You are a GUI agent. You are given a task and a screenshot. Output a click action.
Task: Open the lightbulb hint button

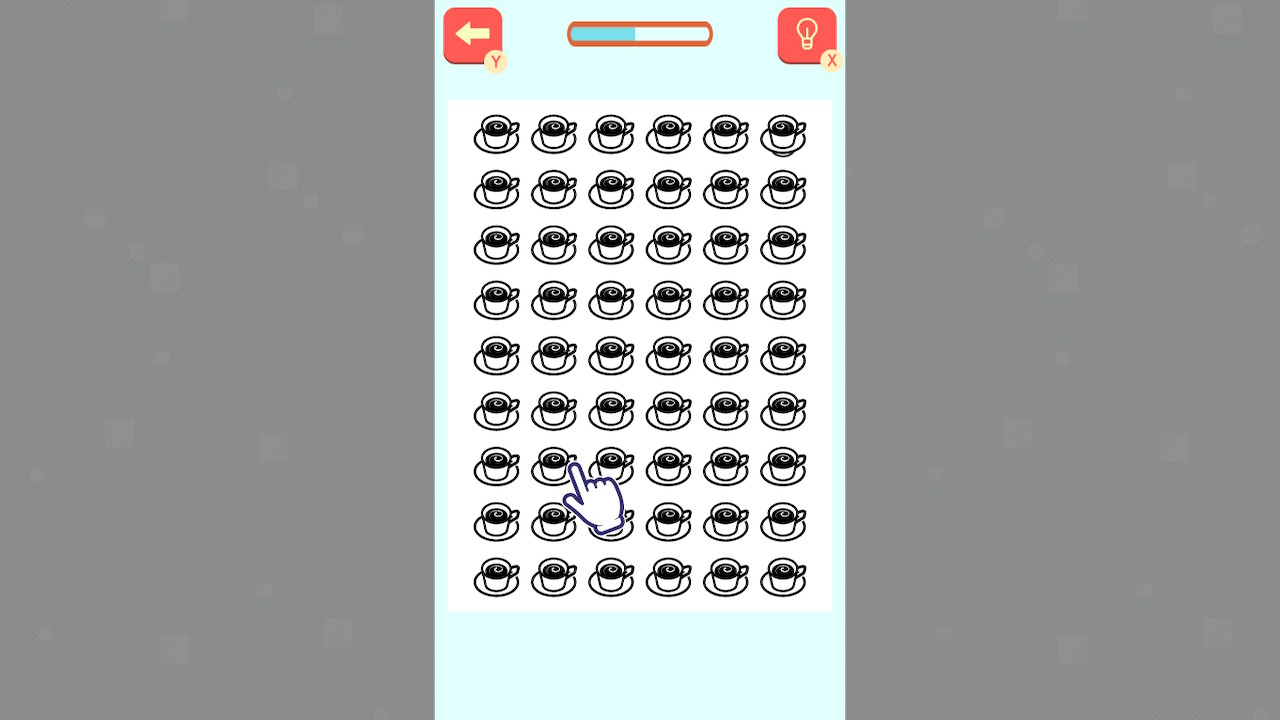pos(806,33)
